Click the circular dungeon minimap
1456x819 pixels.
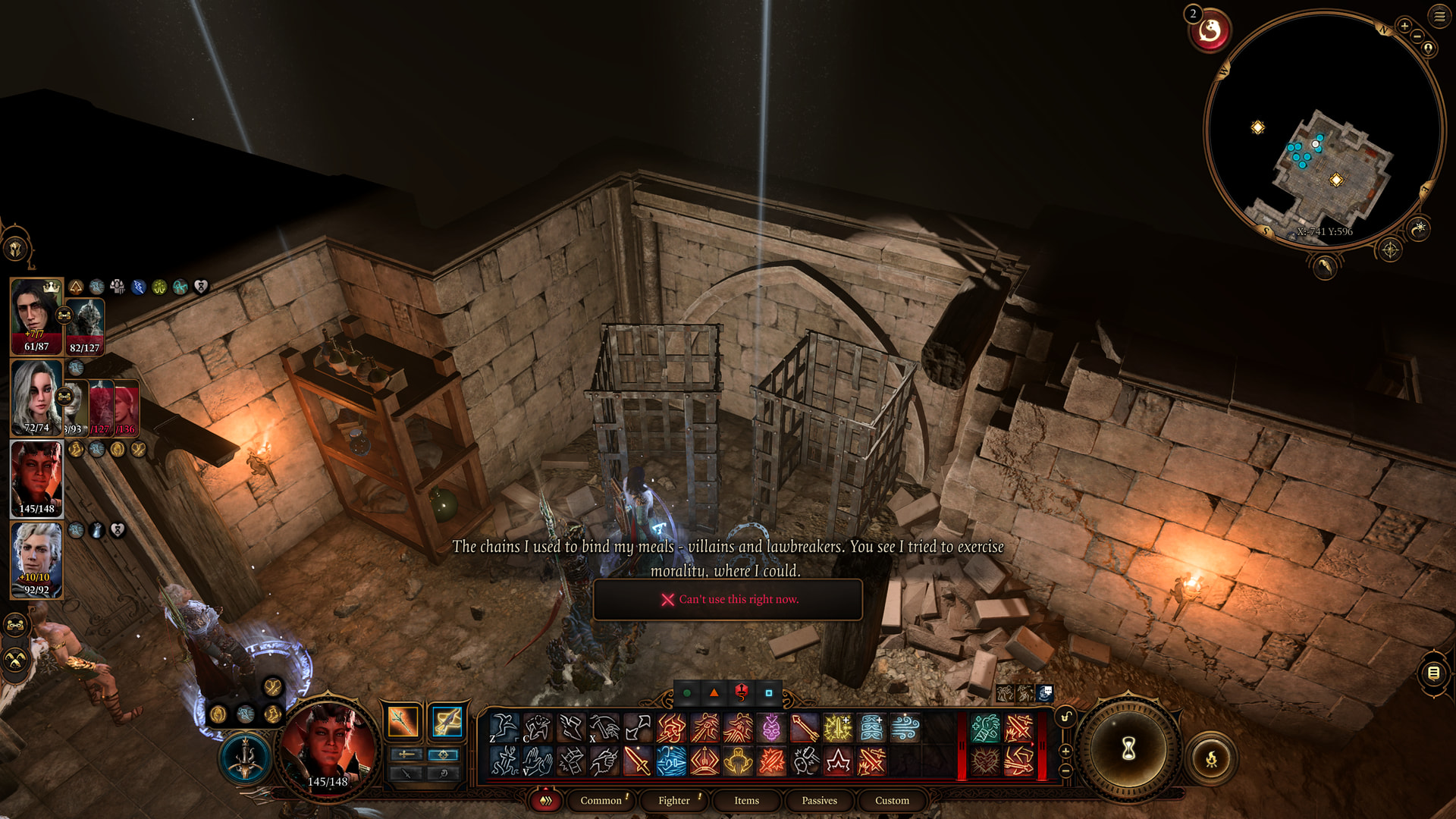point(1323,129)
